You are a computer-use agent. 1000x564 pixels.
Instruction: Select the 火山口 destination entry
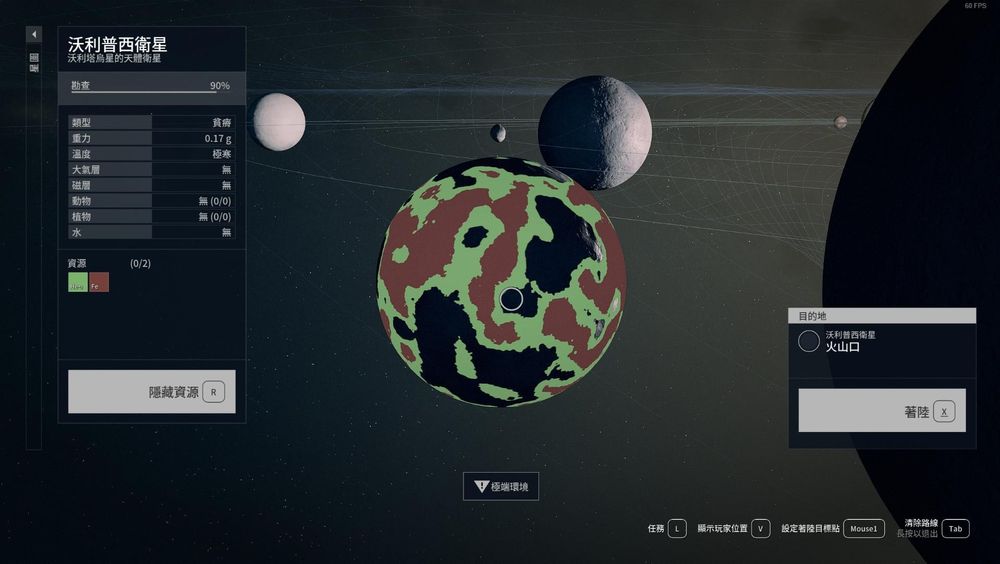point(882,342)
